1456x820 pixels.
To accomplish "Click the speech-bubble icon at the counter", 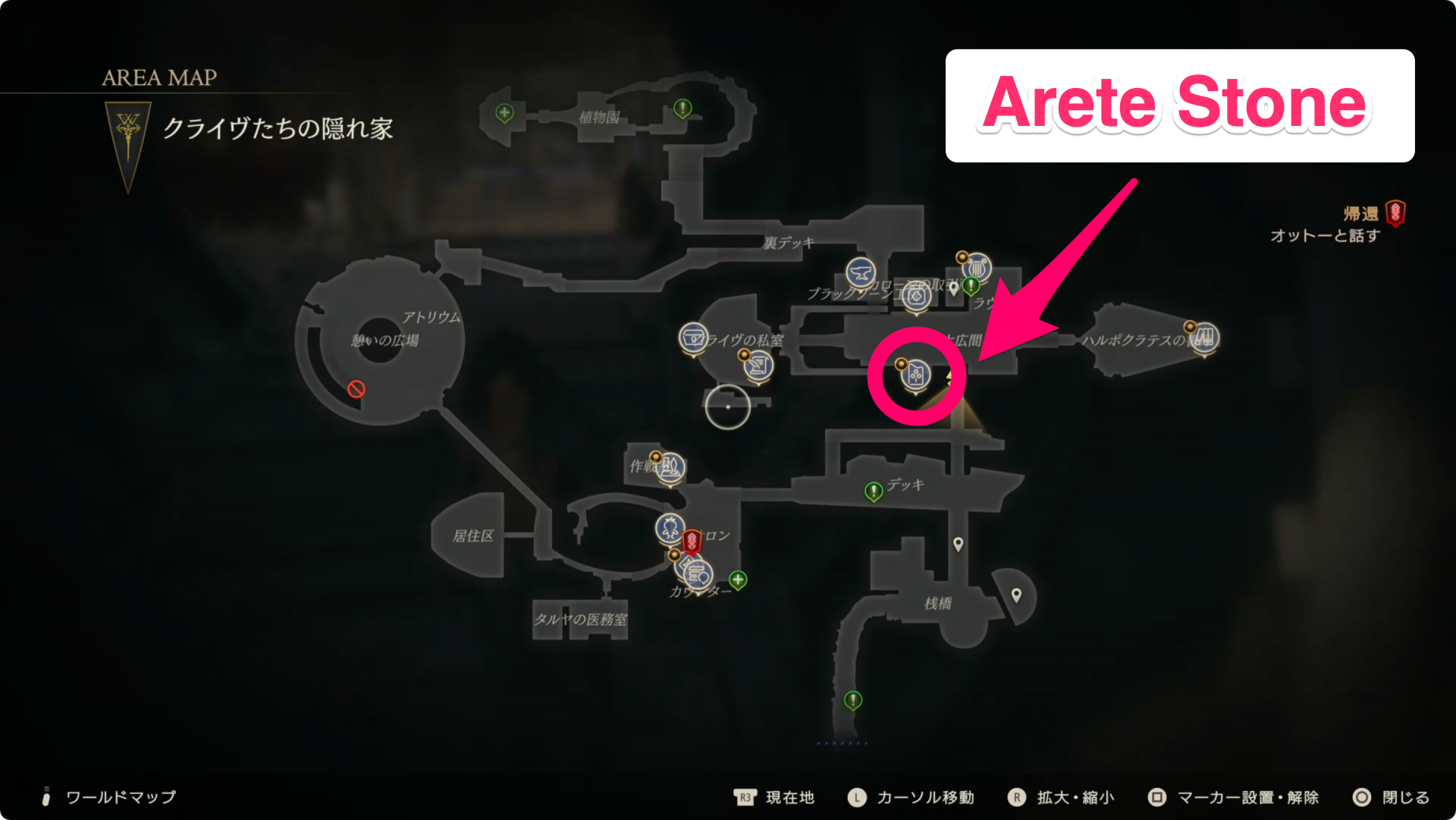I will (698, 574).
